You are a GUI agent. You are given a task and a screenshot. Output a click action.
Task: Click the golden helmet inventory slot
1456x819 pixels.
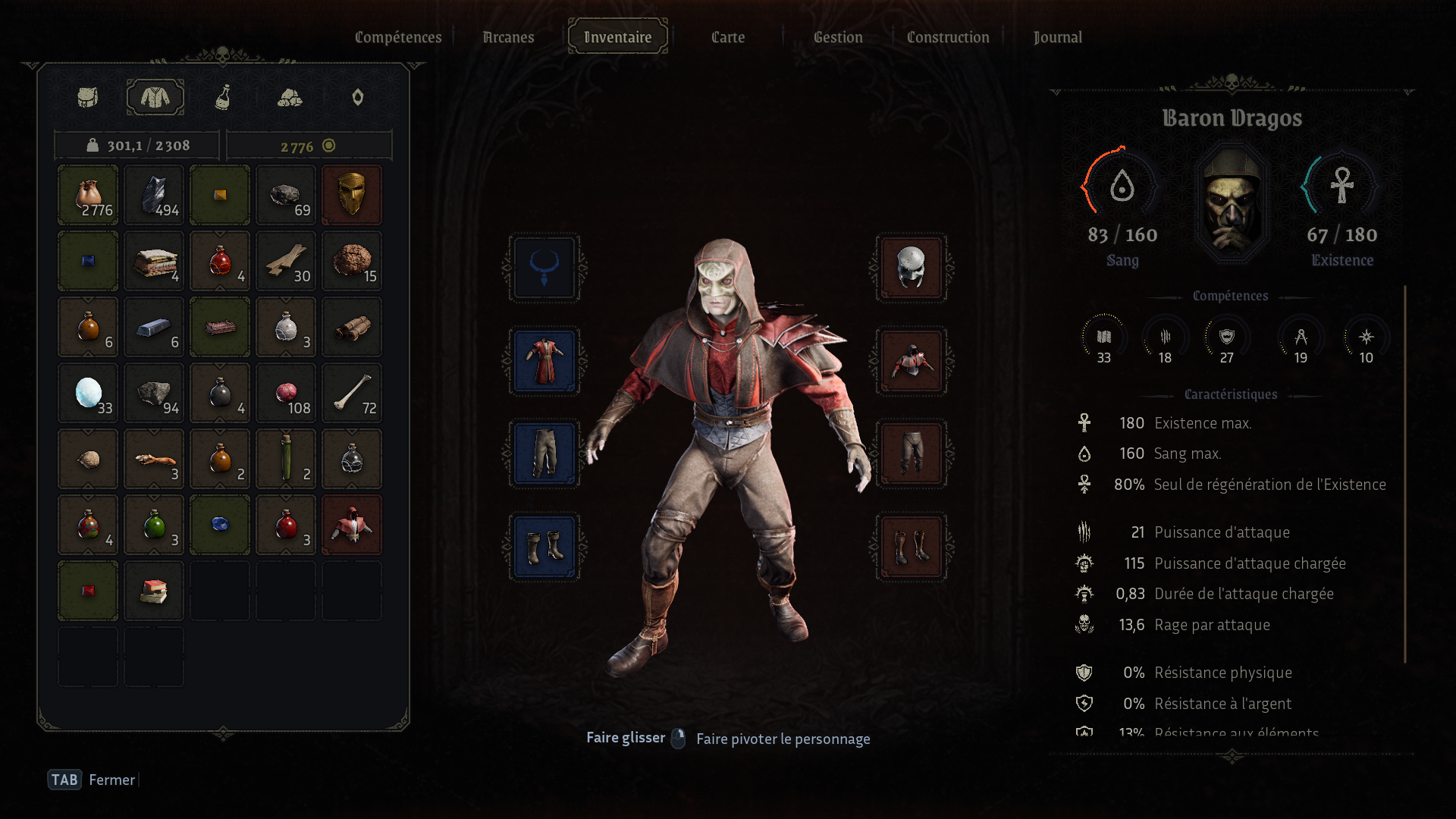coord(351,195)
